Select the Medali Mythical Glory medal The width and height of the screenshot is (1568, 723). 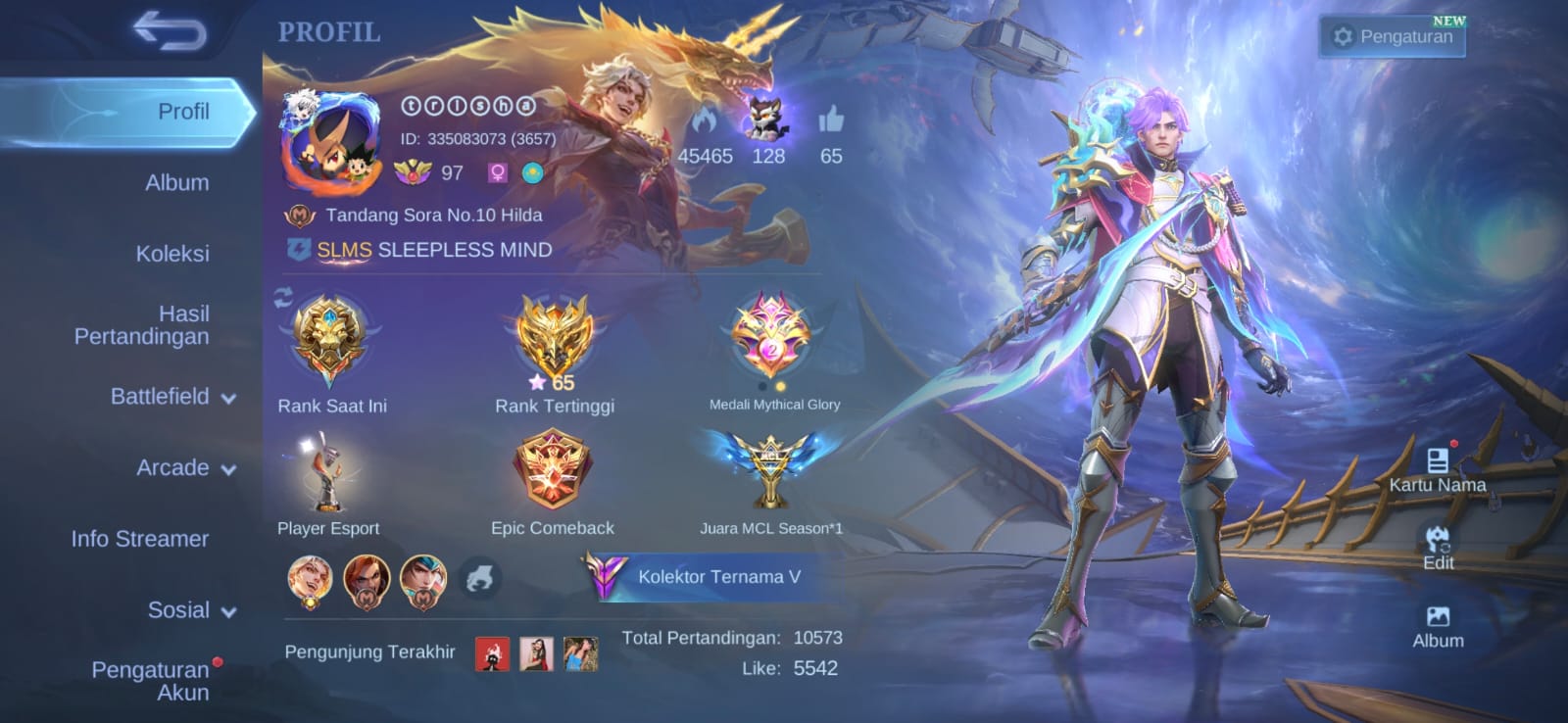tap(772, 338)
